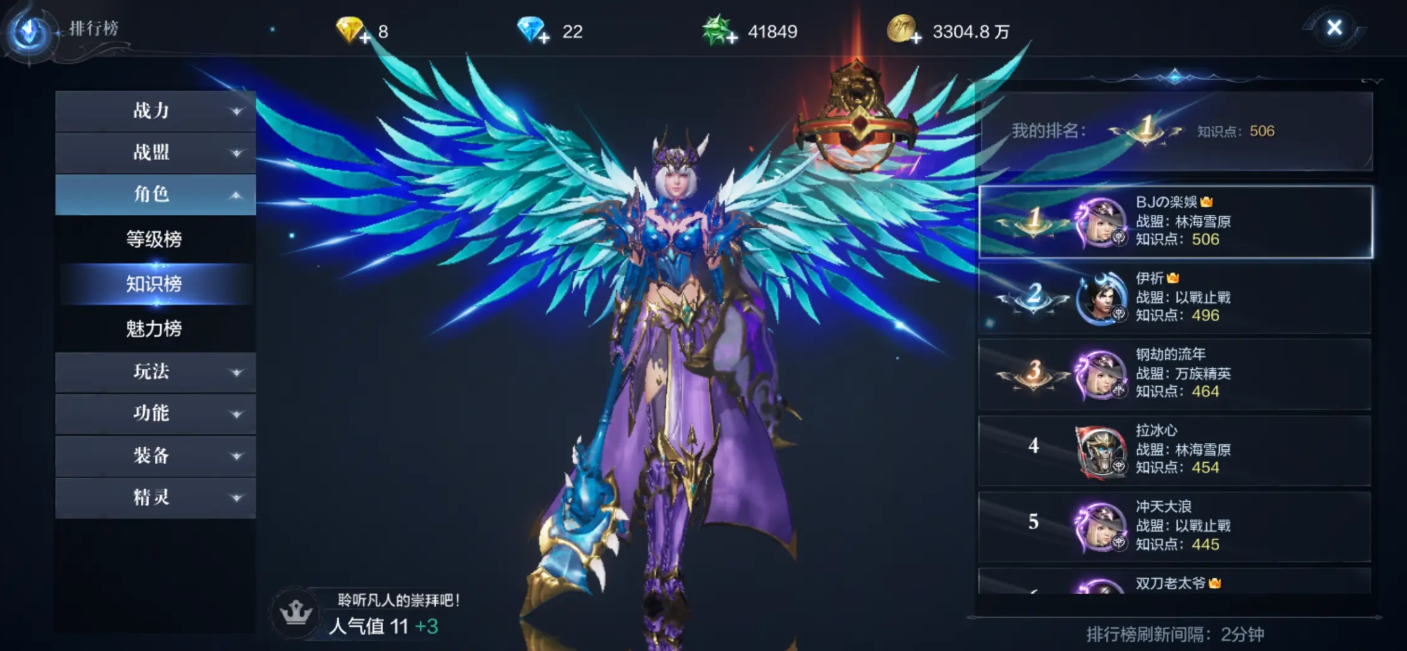This screenshot has height=651, width=1407.
Task: Choose third-place player 钢劫的流年 row
Action: [x=1174, y=373]
